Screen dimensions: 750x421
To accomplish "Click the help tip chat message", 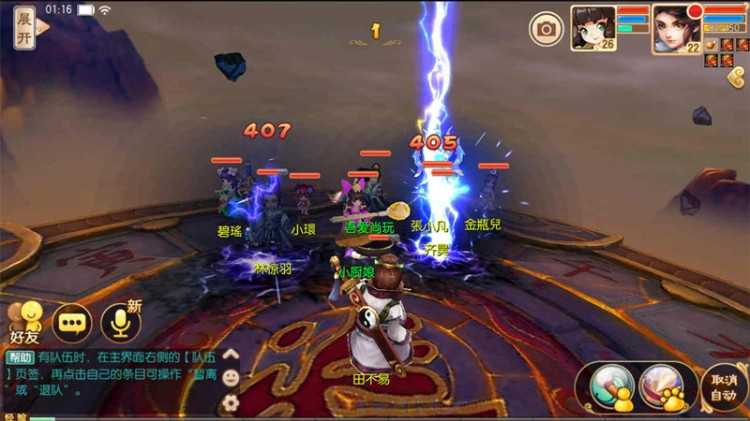I will [x=110, y=373].
